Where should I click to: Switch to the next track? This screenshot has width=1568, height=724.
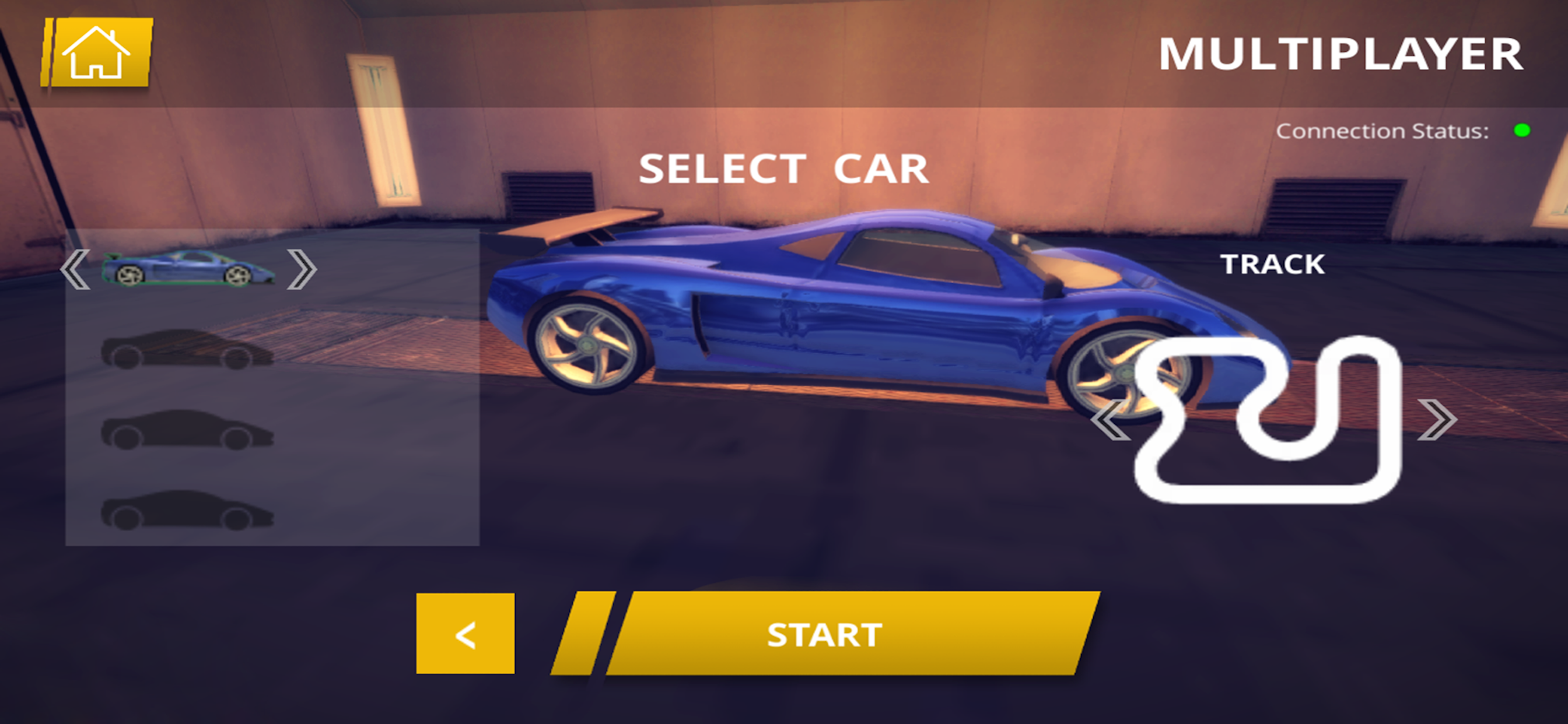[x=1437, y=419]
